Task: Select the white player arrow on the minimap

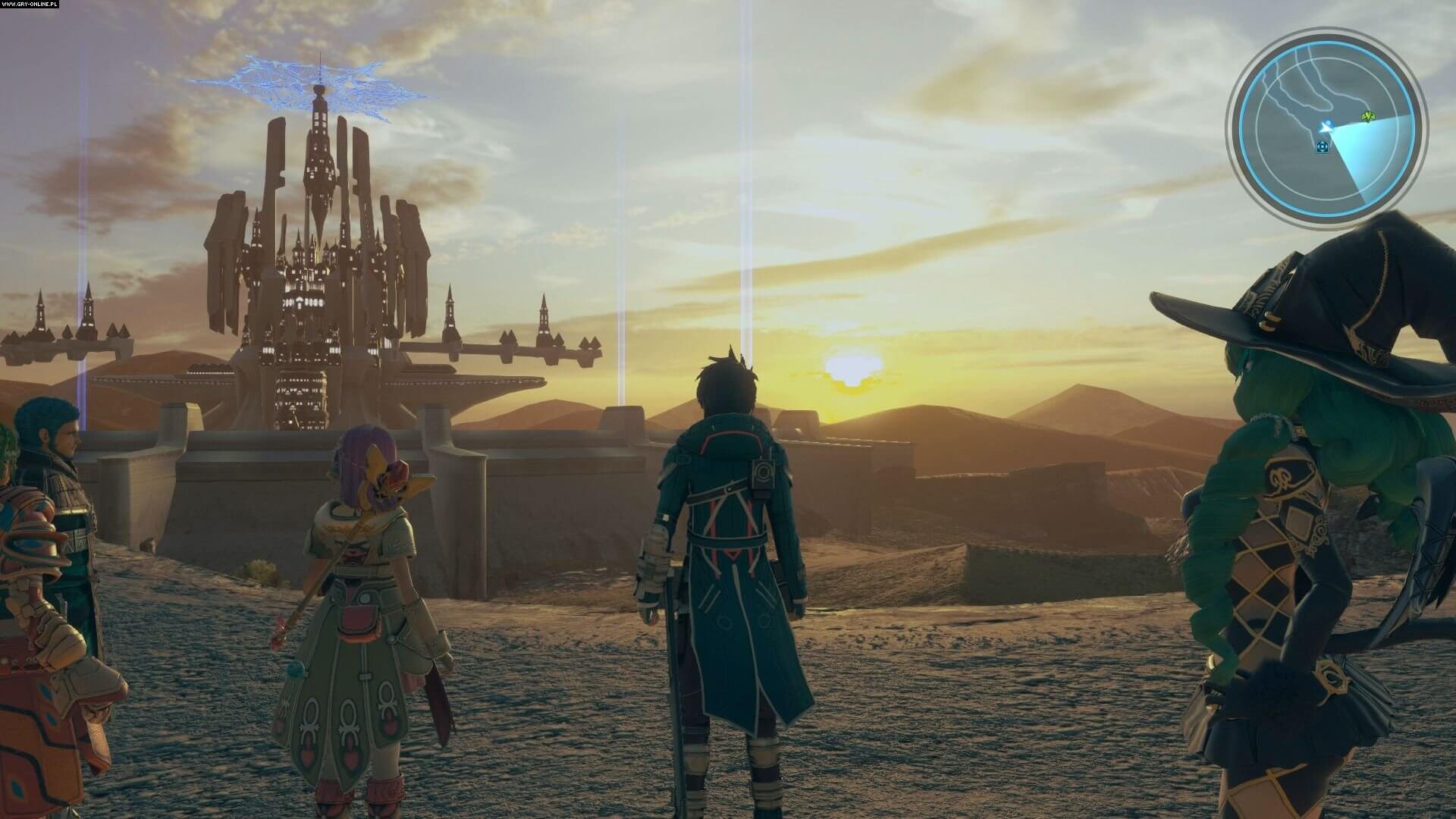Action: point(1326,127)
